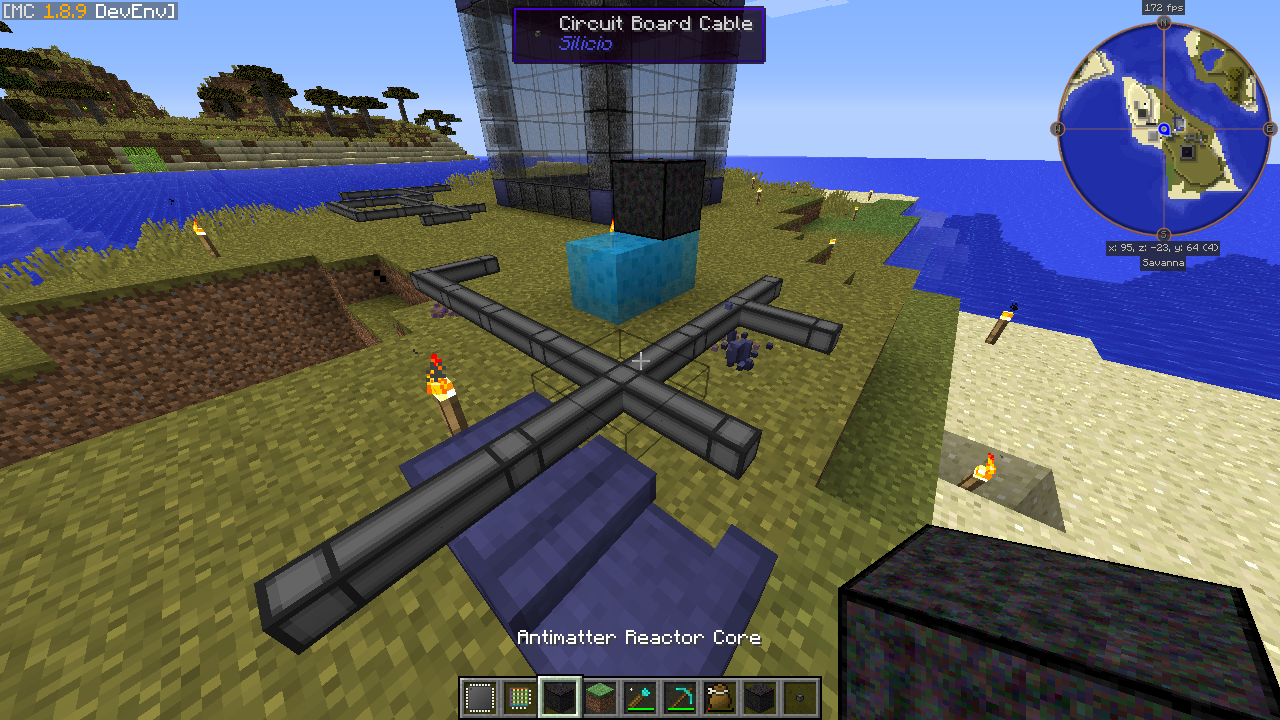This screenshot has height=720, width=1280.
Task: Choose the highlighted Antimatter Reactor Core slot
Action: [x=560, y=697]
